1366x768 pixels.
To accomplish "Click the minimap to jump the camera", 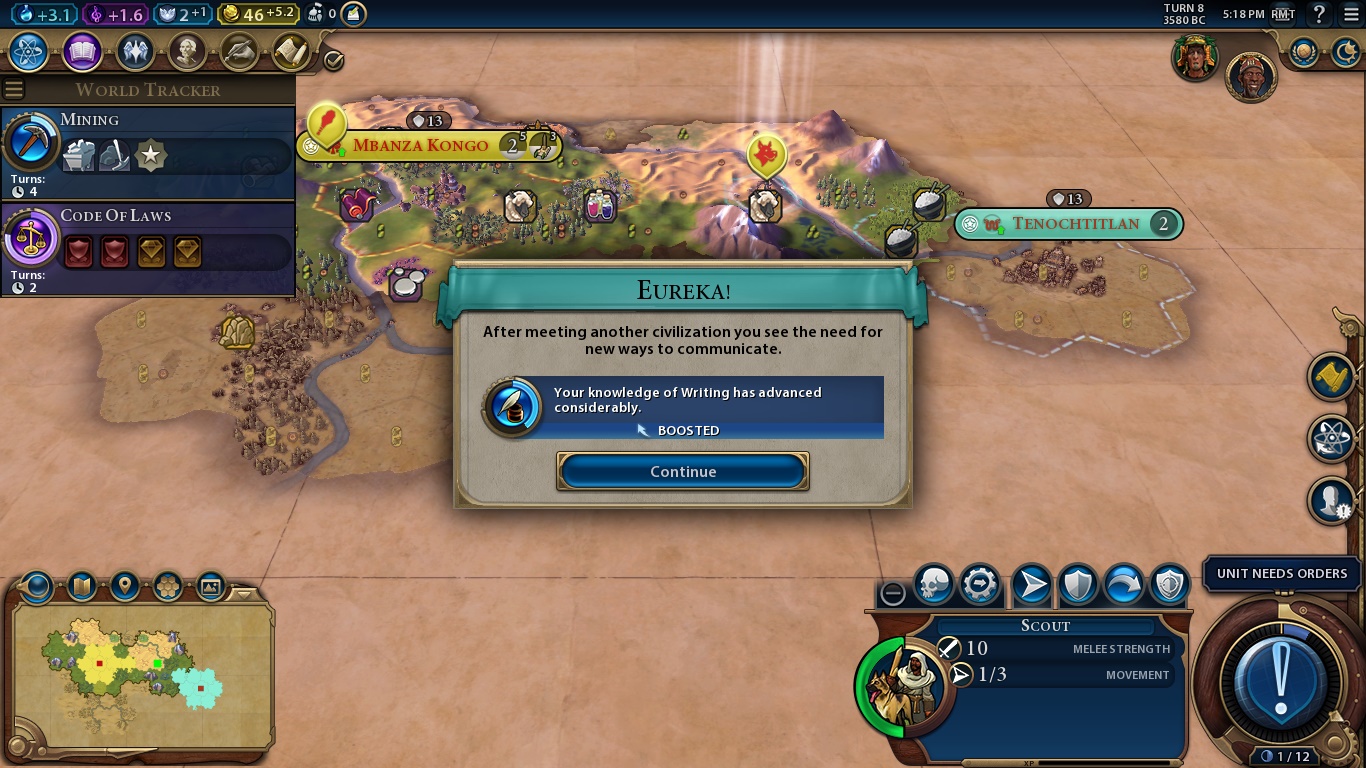I will pos(140,675).
